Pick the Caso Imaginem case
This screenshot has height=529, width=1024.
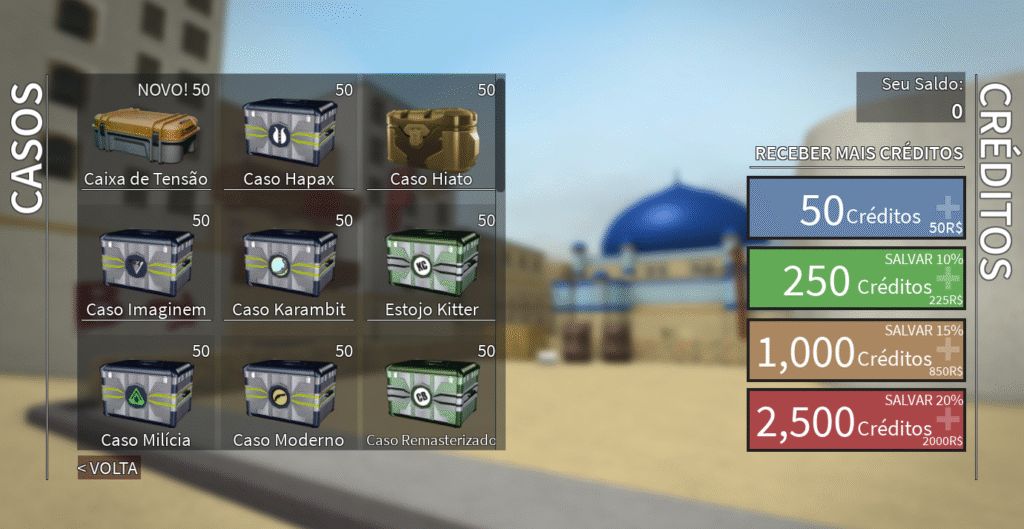[x=146, y=265]
